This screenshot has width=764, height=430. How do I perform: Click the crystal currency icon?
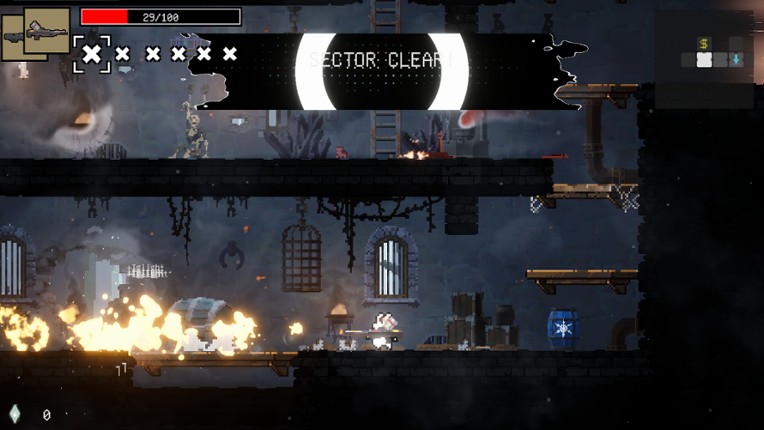(x=14, y=414)
